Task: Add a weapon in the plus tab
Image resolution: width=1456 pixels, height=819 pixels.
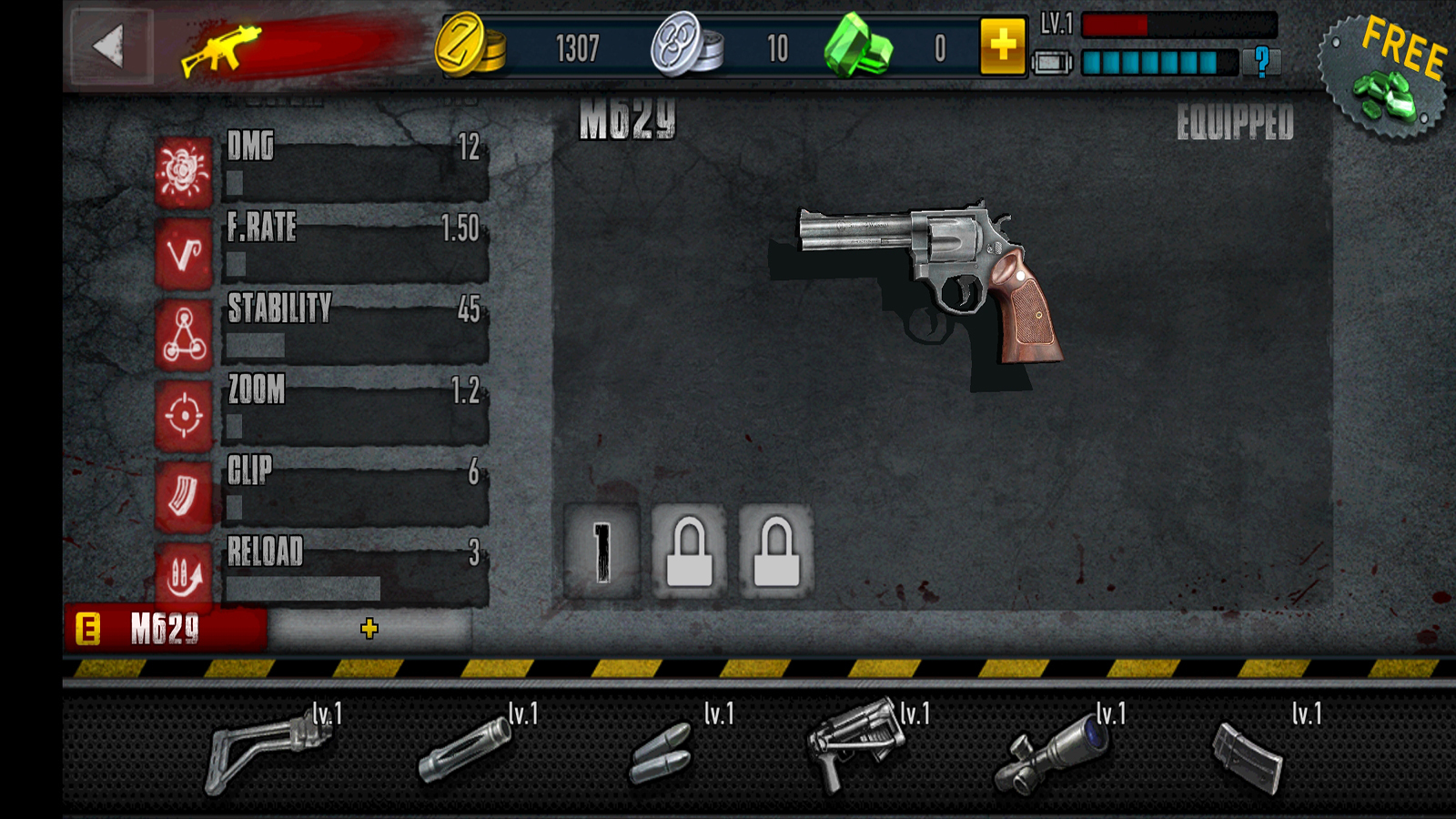Action: pos(369,628)
